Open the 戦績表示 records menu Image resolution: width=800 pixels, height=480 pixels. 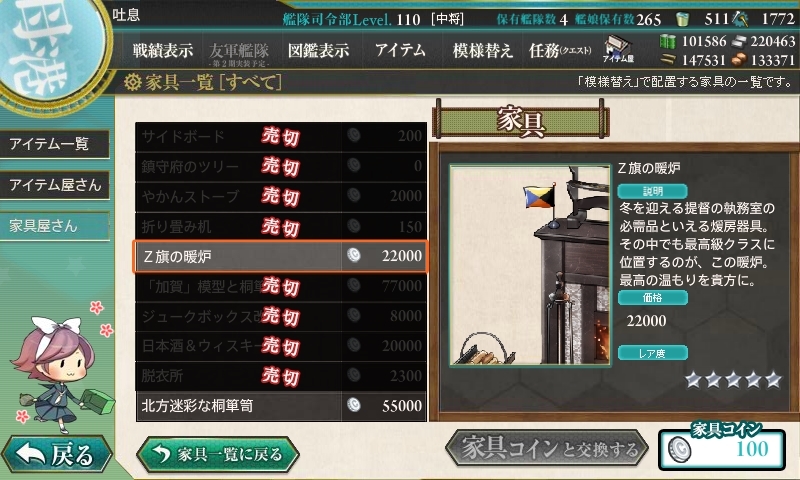[x=163, y=50]
